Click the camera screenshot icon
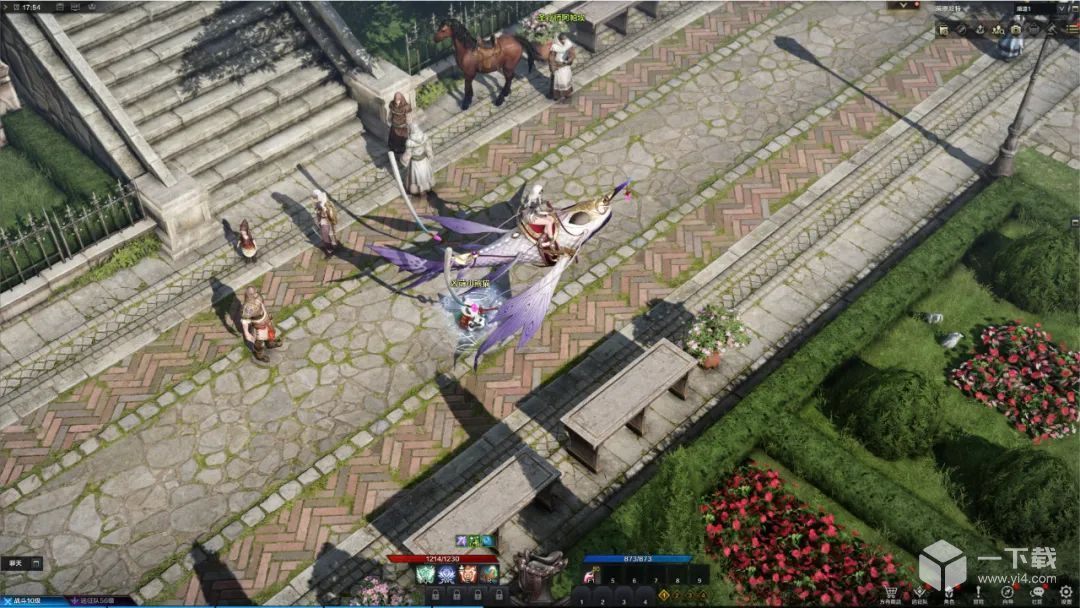 1015,30
